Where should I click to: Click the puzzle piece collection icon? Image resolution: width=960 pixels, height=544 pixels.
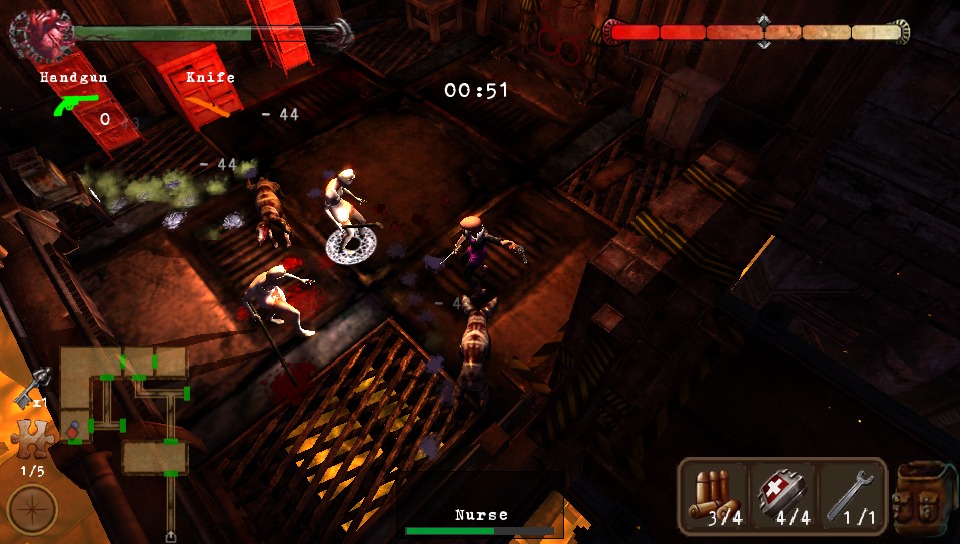pos(32,440)
